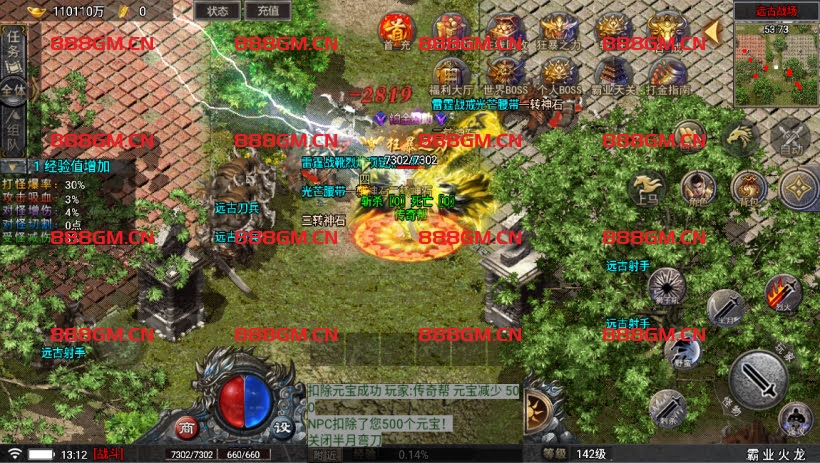Open the 商 shop button

click(x=187, y=427)
